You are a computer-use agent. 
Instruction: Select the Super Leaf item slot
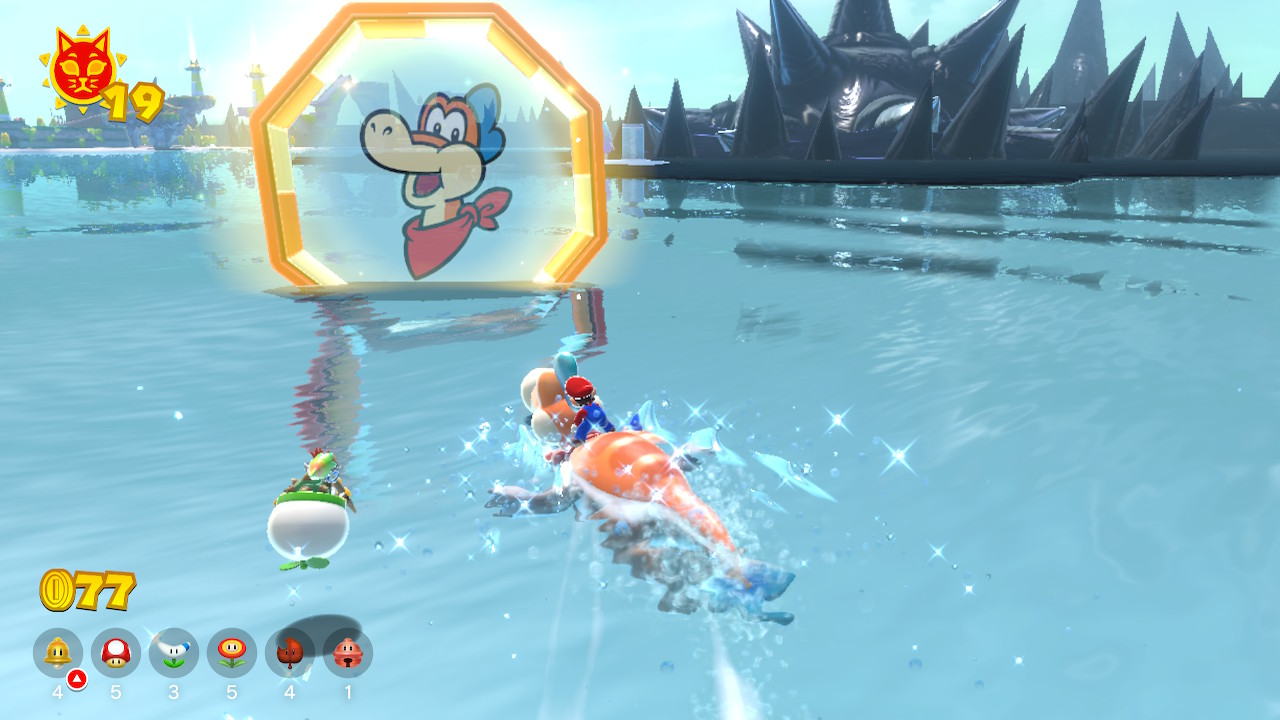click(290, 653)
